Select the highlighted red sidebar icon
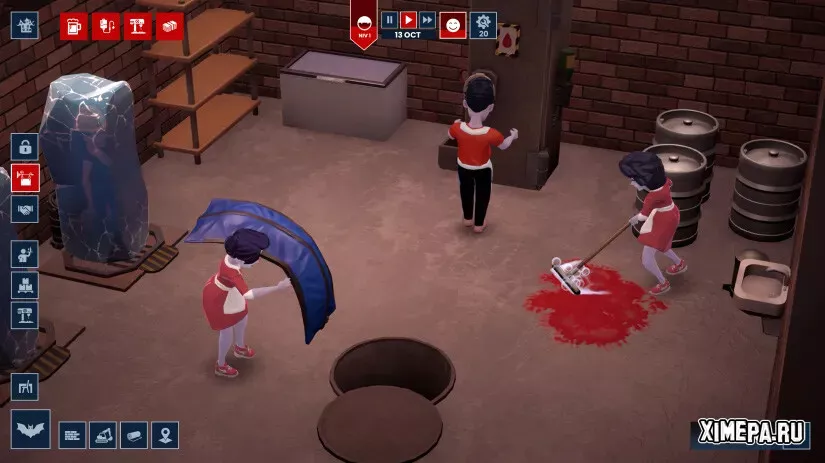Screen dimensions: 825x463 click(x=25, y=178)
